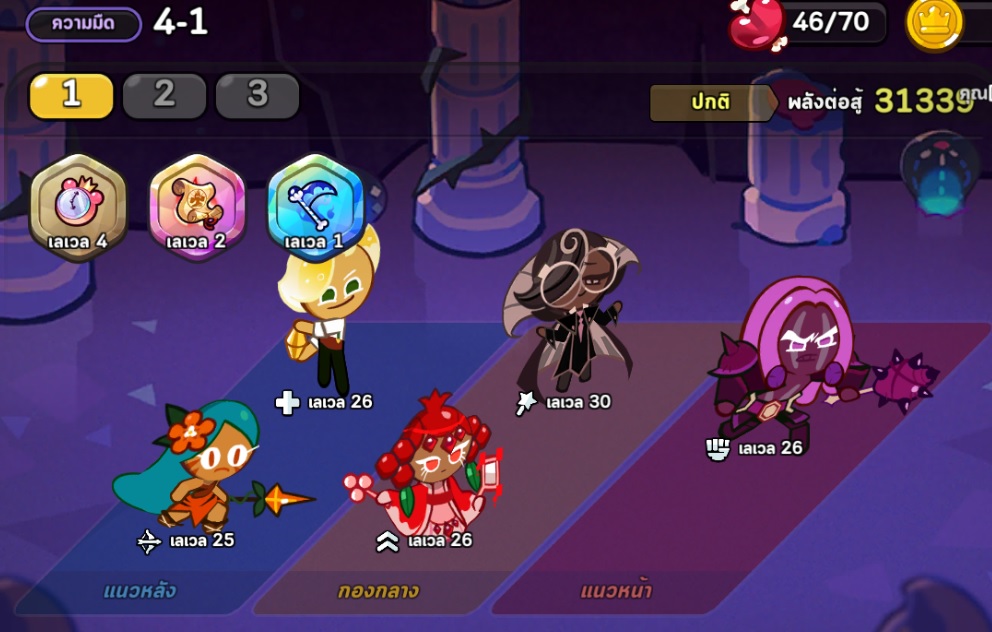Open the ความมืด element label
Screen dimensions: 992x632
point(83,24)
